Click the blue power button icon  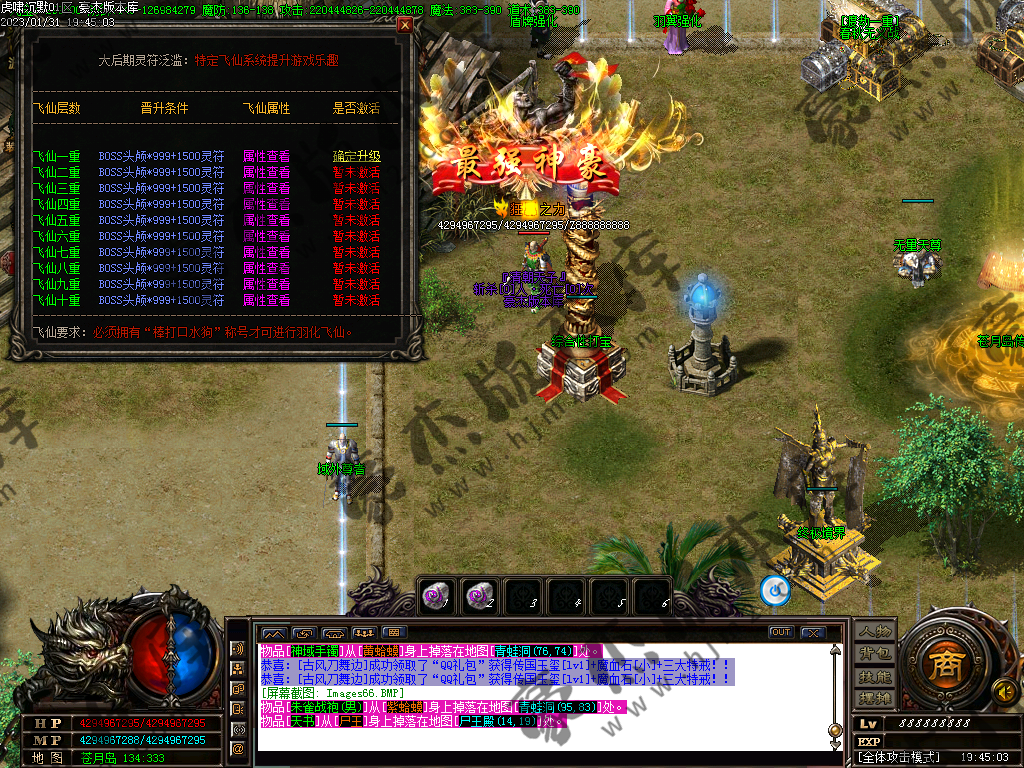tap(775, 591)
